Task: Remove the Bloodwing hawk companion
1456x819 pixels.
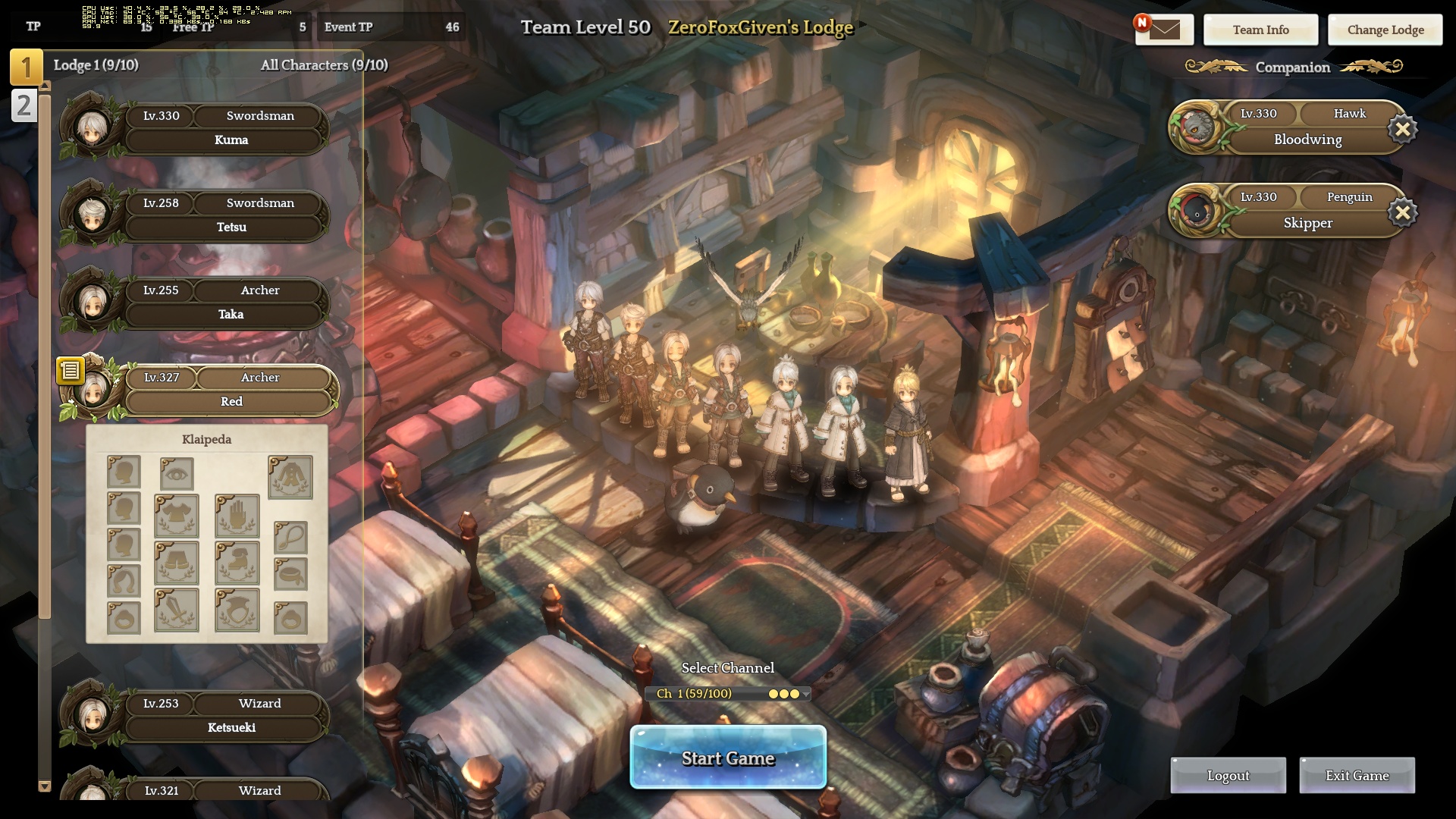Action: pos(1402,130)
